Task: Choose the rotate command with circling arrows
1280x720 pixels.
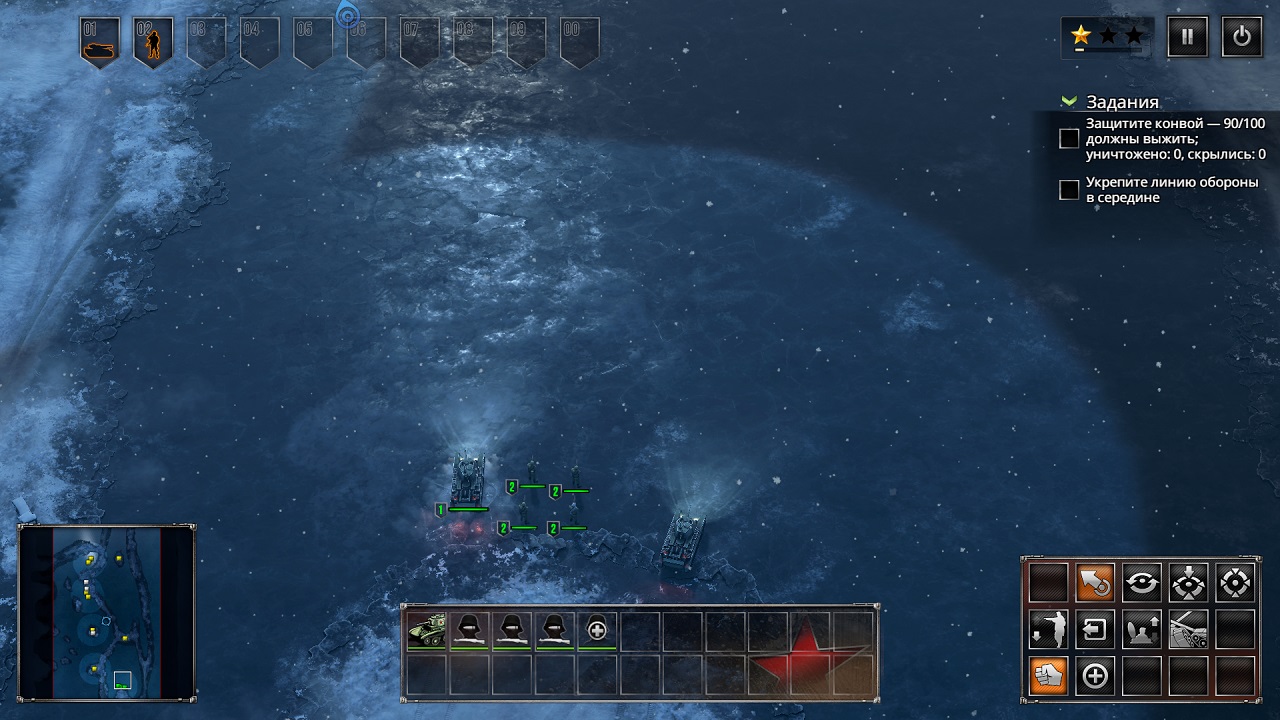Action: click(1142, 582)
